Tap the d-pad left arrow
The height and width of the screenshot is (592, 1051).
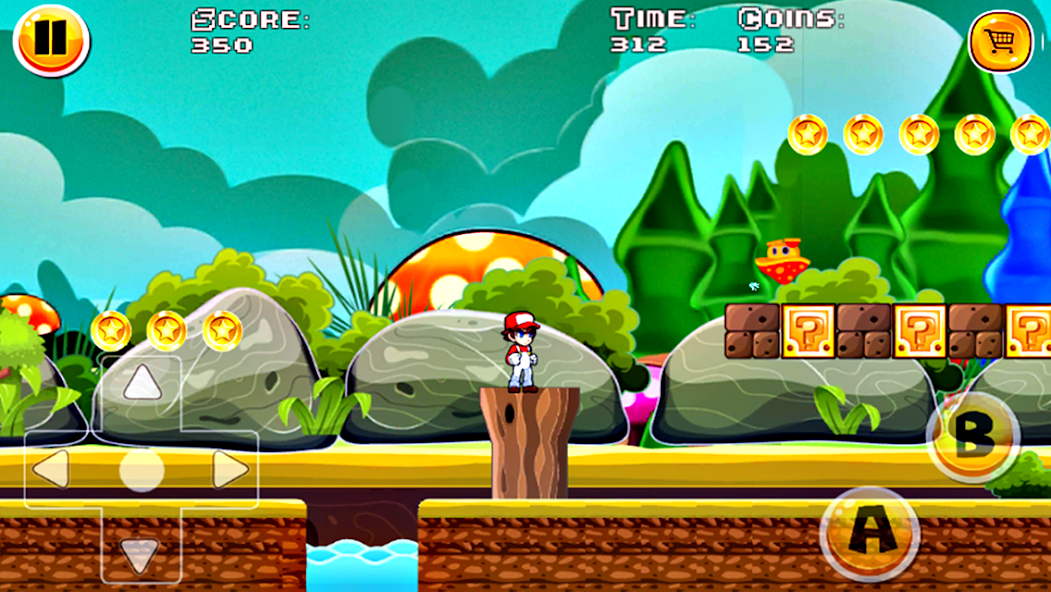click(x=52, y=469)
